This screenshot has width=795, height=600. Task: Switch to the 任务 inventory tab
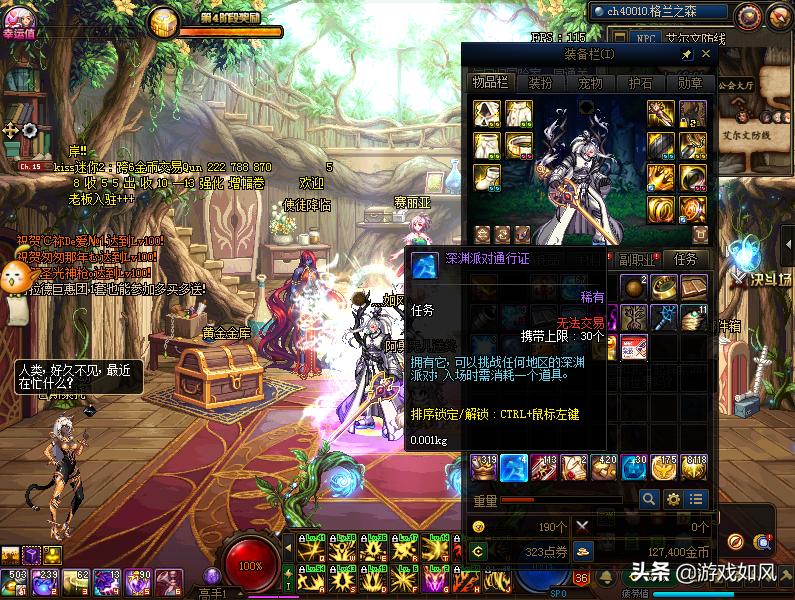tap(685, 258)
